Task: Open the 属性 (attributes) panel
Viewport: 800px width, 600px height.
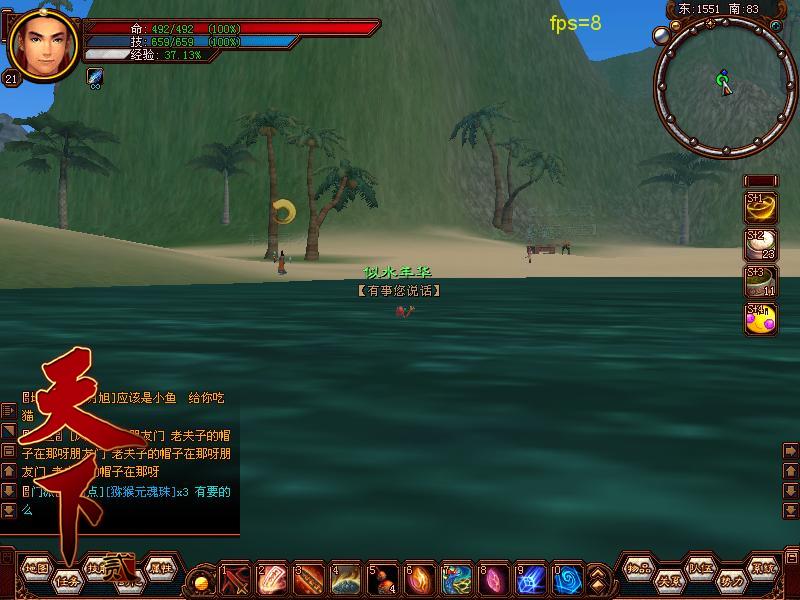Action: coord(160,568)
